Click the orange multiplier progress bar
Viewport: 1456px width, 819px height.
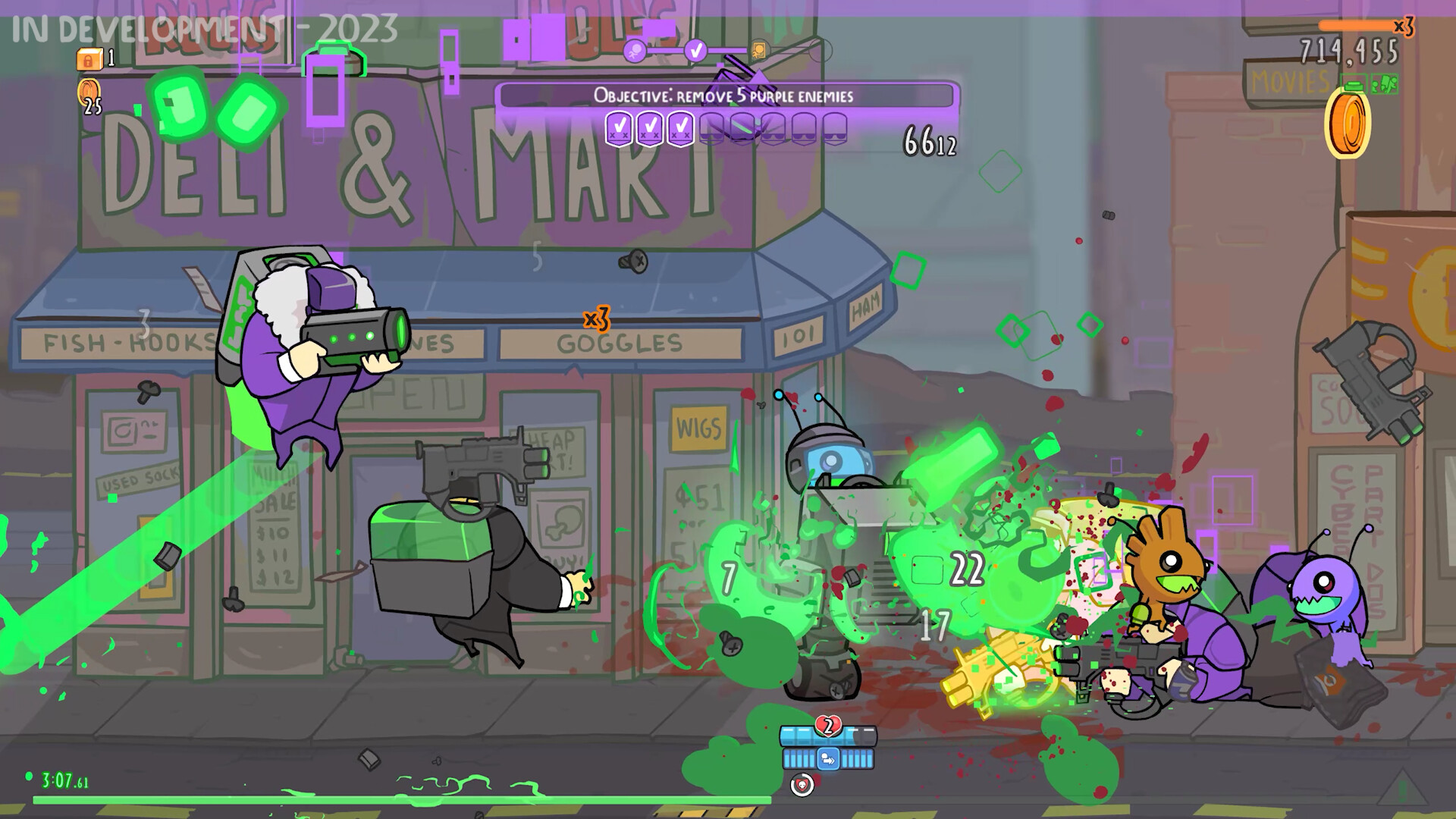[x=1355, y=24]
